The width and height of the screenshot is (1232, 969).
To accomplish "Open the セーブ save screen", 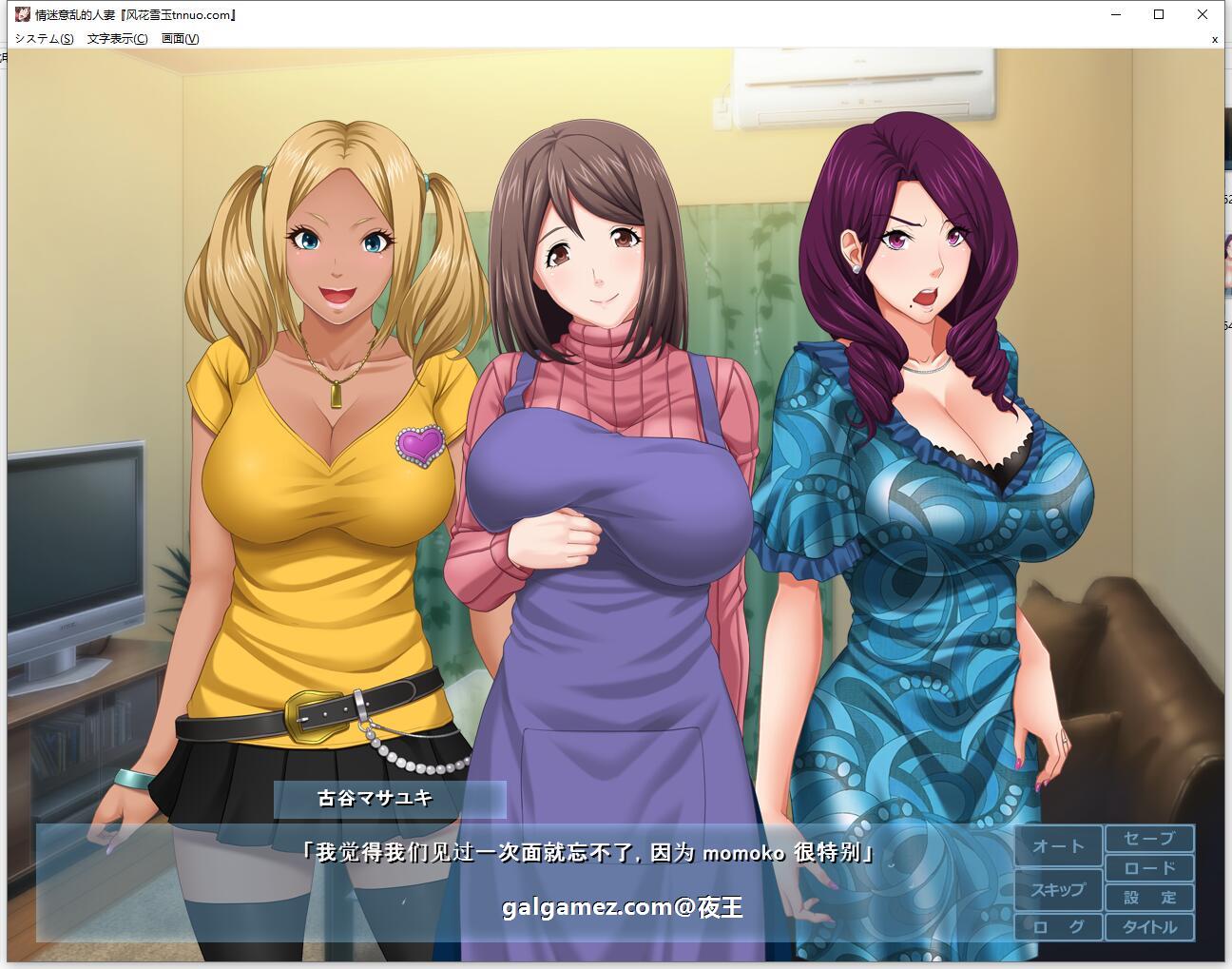I will 1149,840.
